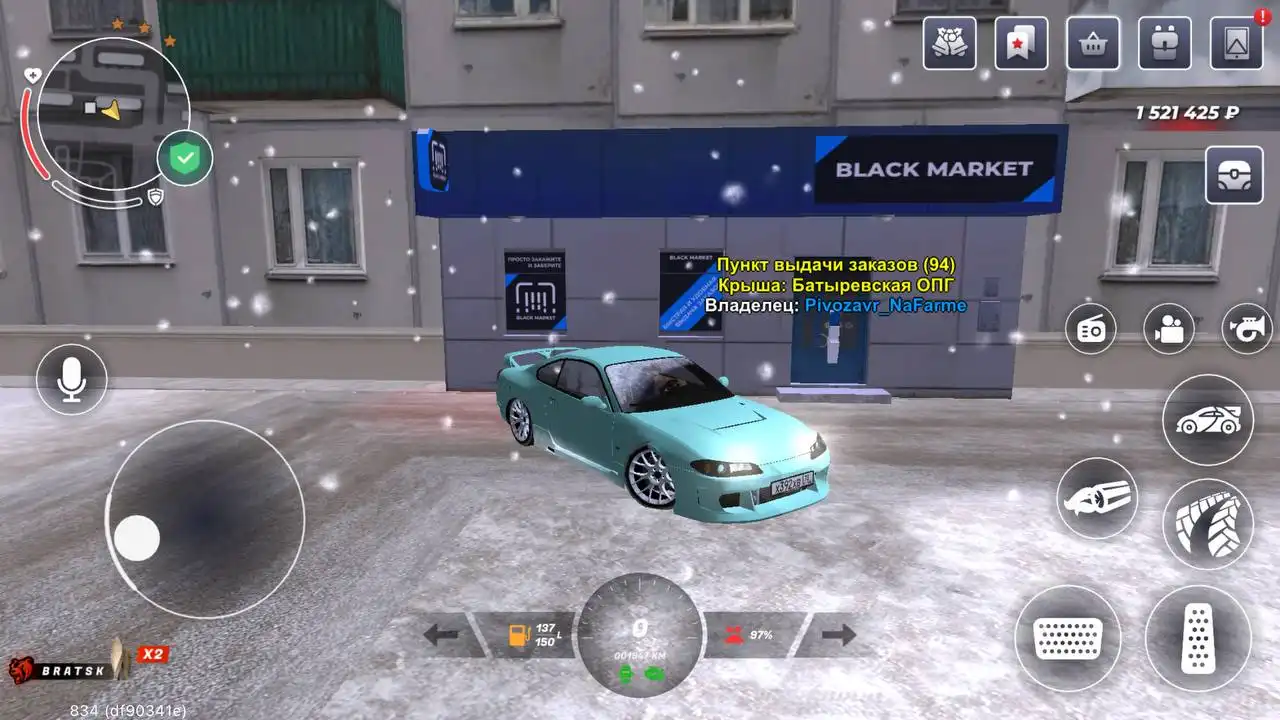Toggle the microphone voice chat

[72, 380]
